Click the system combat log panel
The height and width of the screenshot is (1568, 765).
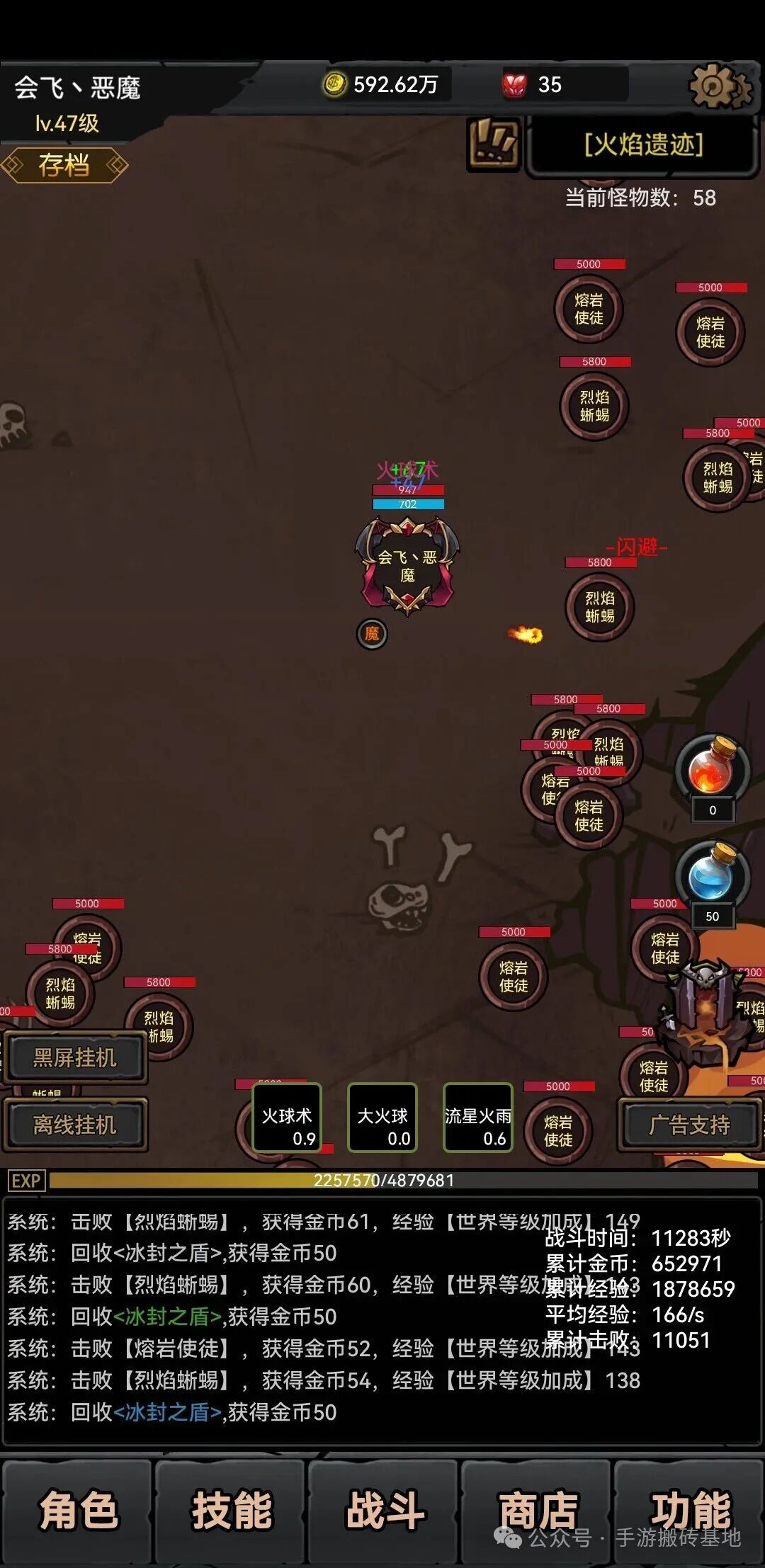pos(283,1319)
